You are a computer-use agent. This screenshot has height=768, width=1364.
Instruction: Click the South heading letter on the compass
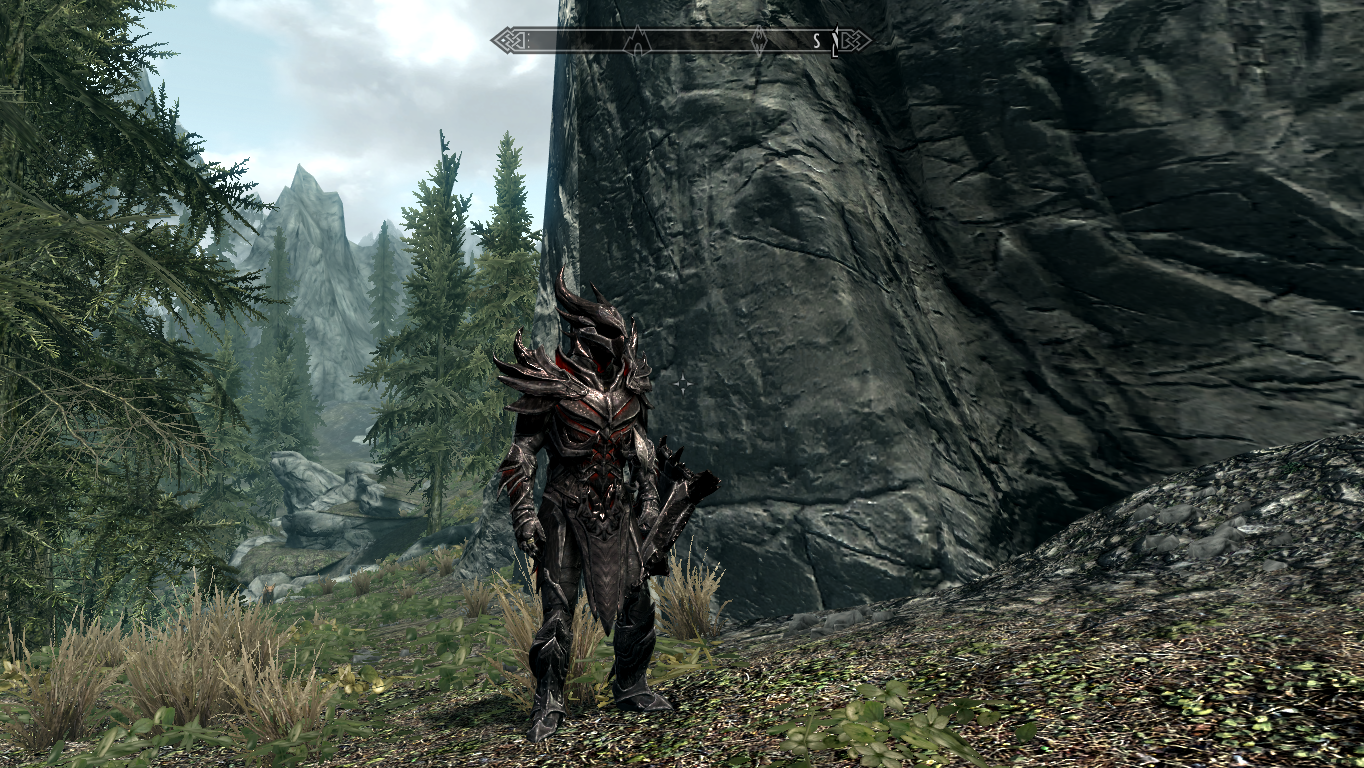click(x=816, y=41)
